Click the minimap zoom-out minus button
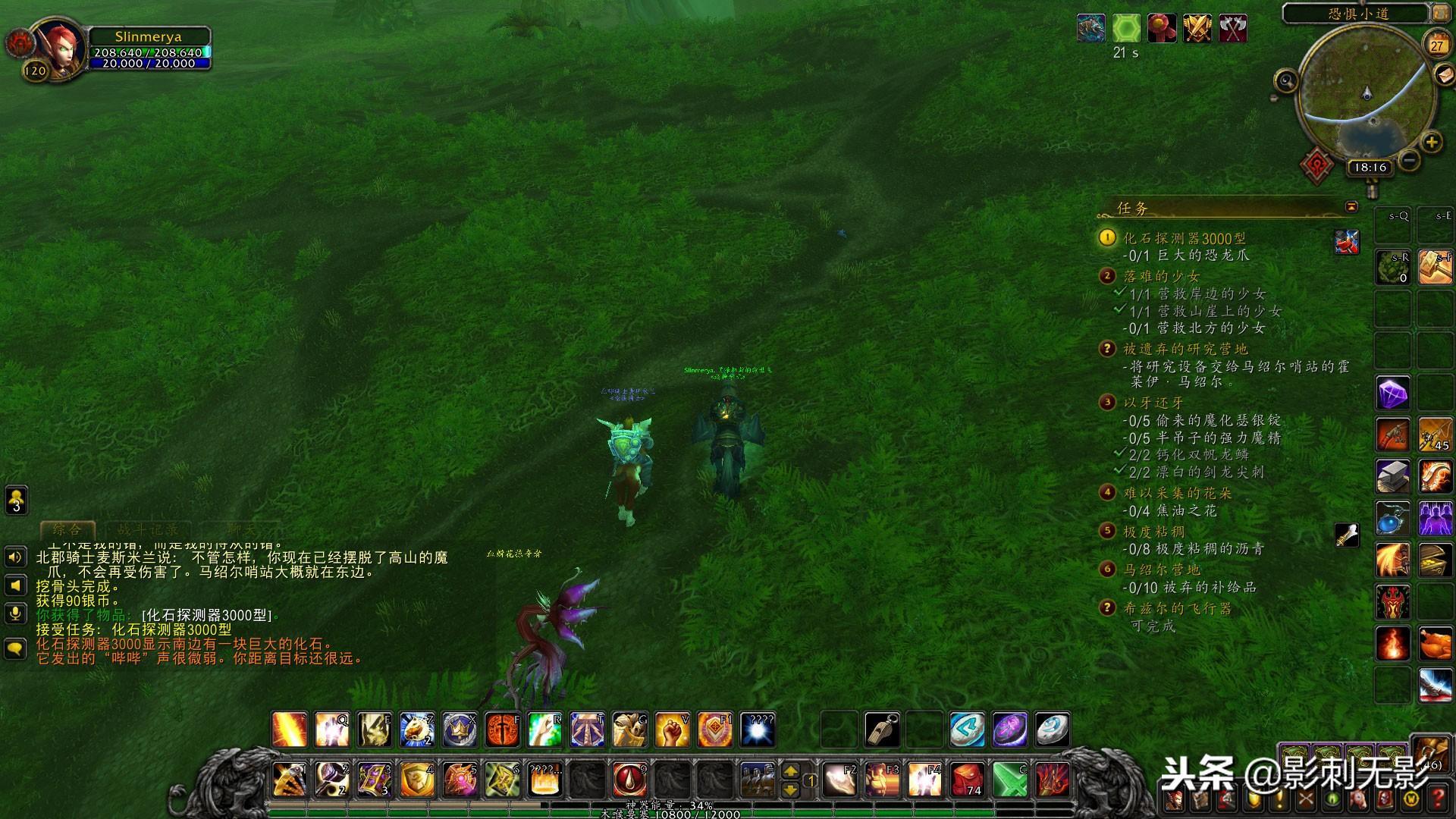This screenshot has height=819, width=1456. [1409, 160]
